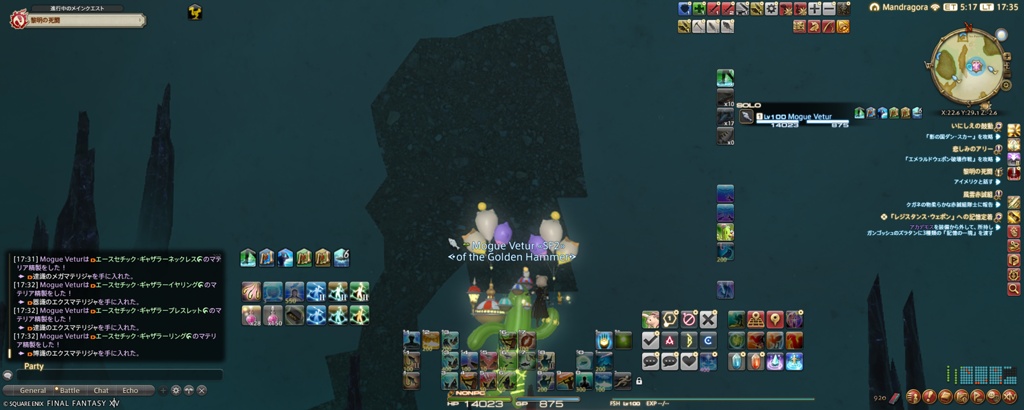1024x410 pixels.
Task: Activate the checkmark macro icon
Action: click(x=650, y=341)
